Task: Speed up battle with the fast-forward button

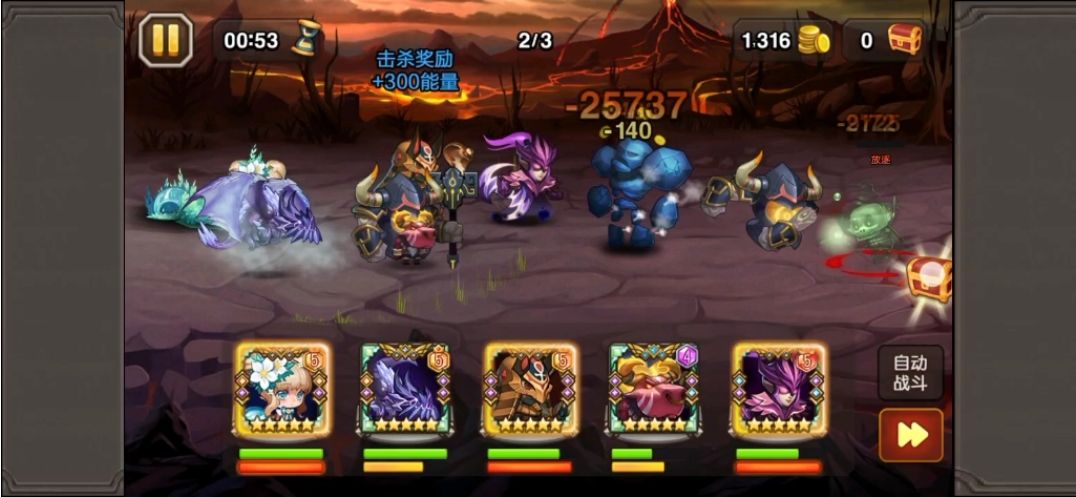Action: point(910,435)
